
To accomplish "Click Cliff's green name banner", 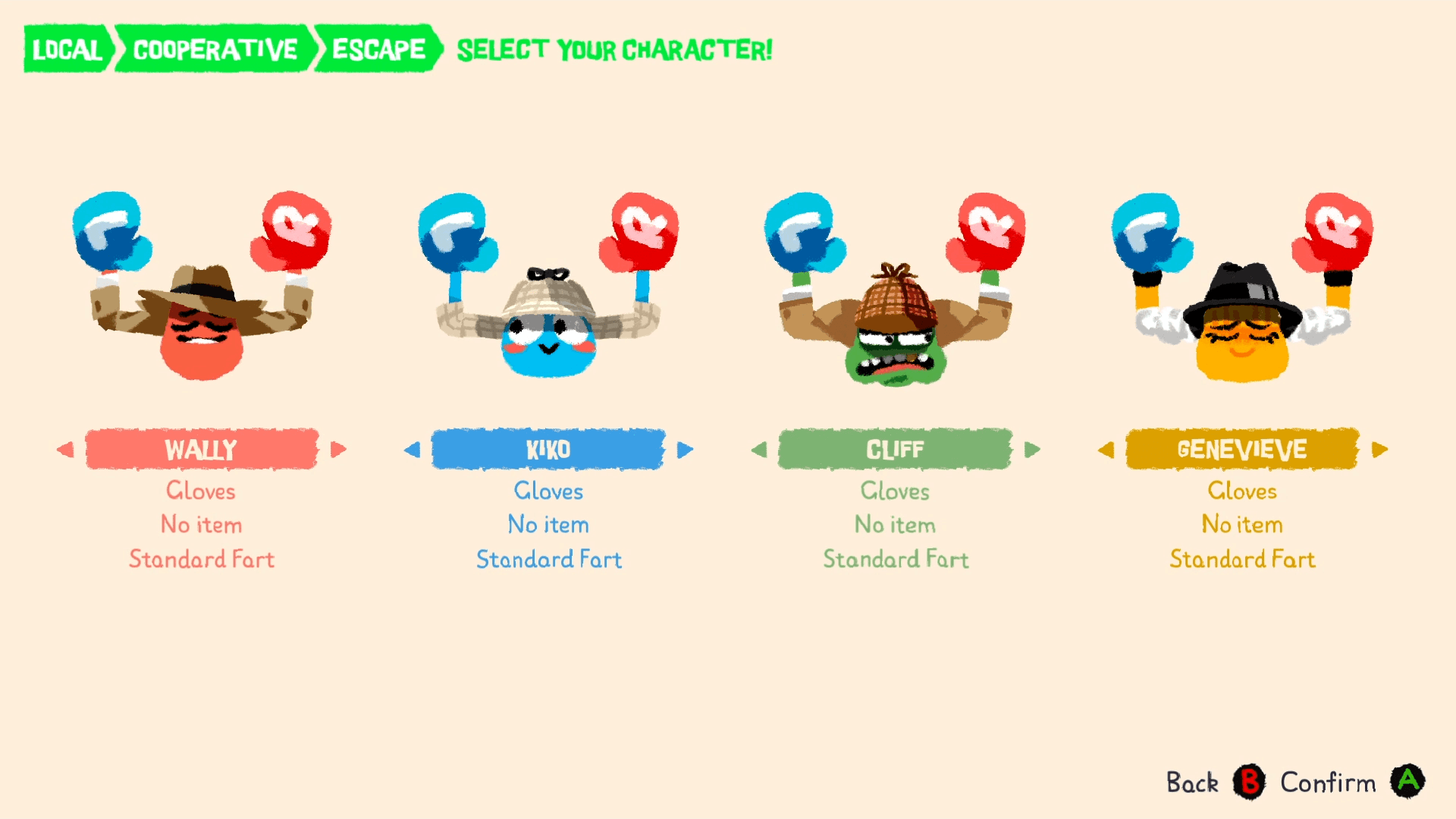I will click(x=895, y=449).
